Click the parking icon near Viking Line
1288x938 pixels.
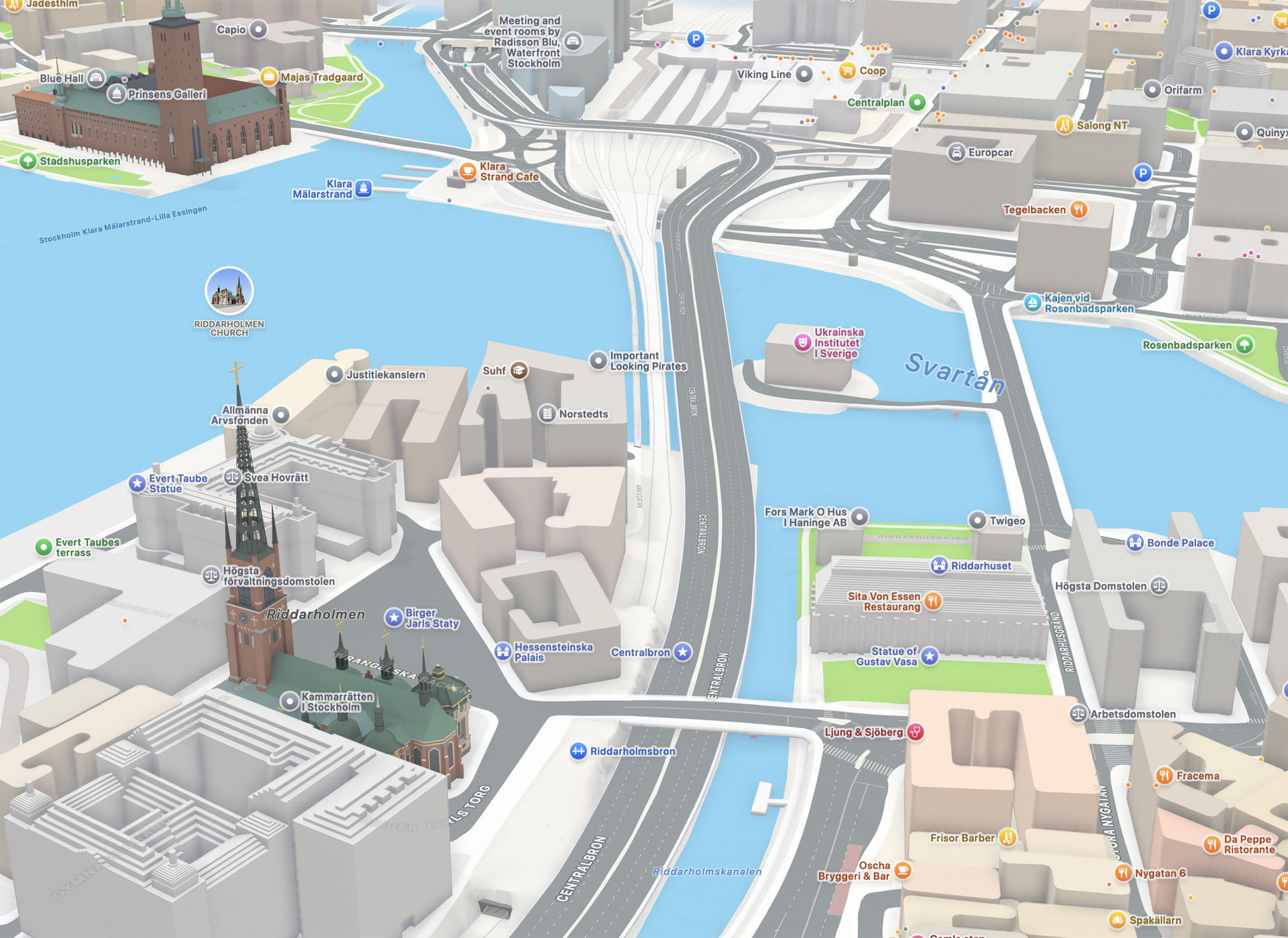pos(696,39)
